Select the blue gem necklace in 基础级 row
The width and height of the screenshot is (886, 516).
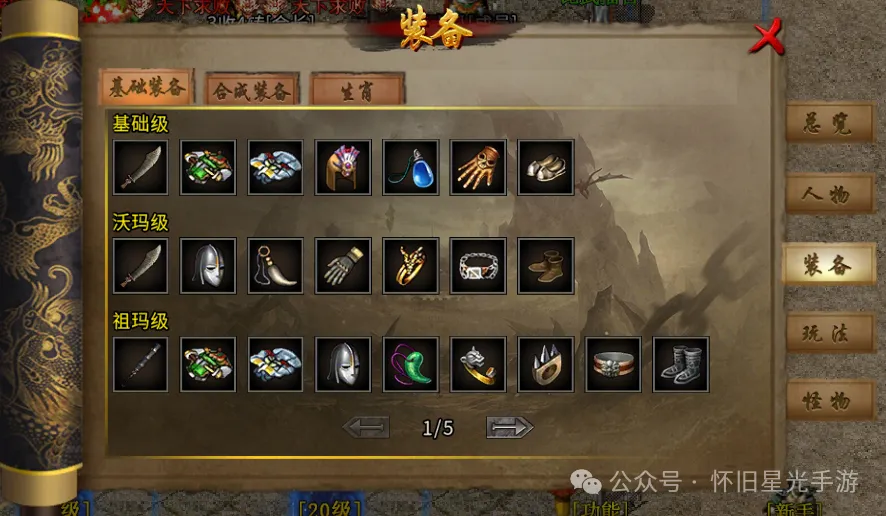tap(411, 167)
